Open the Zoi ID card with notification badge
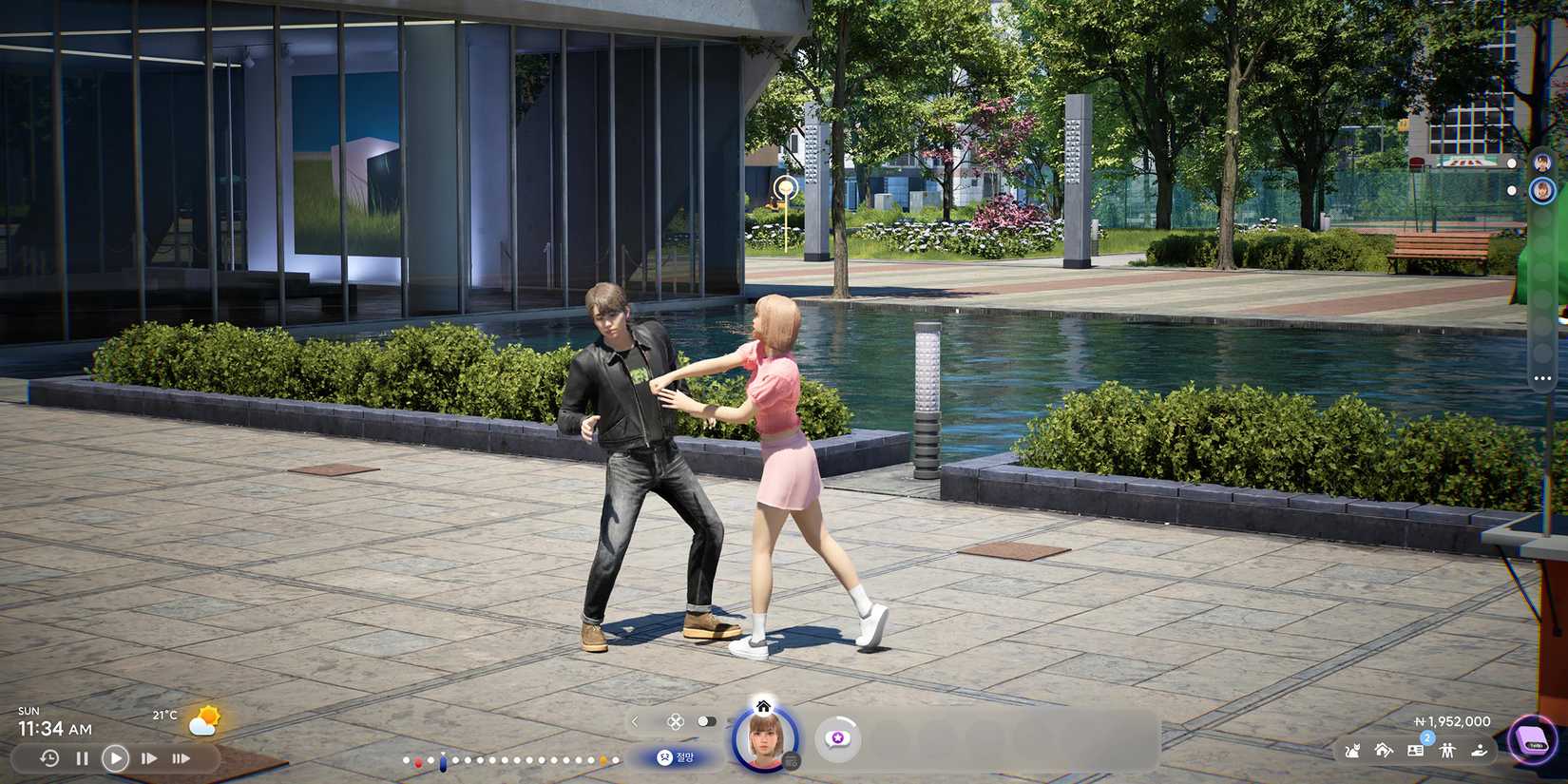 pyautogui.click(x=1415, y=751)
